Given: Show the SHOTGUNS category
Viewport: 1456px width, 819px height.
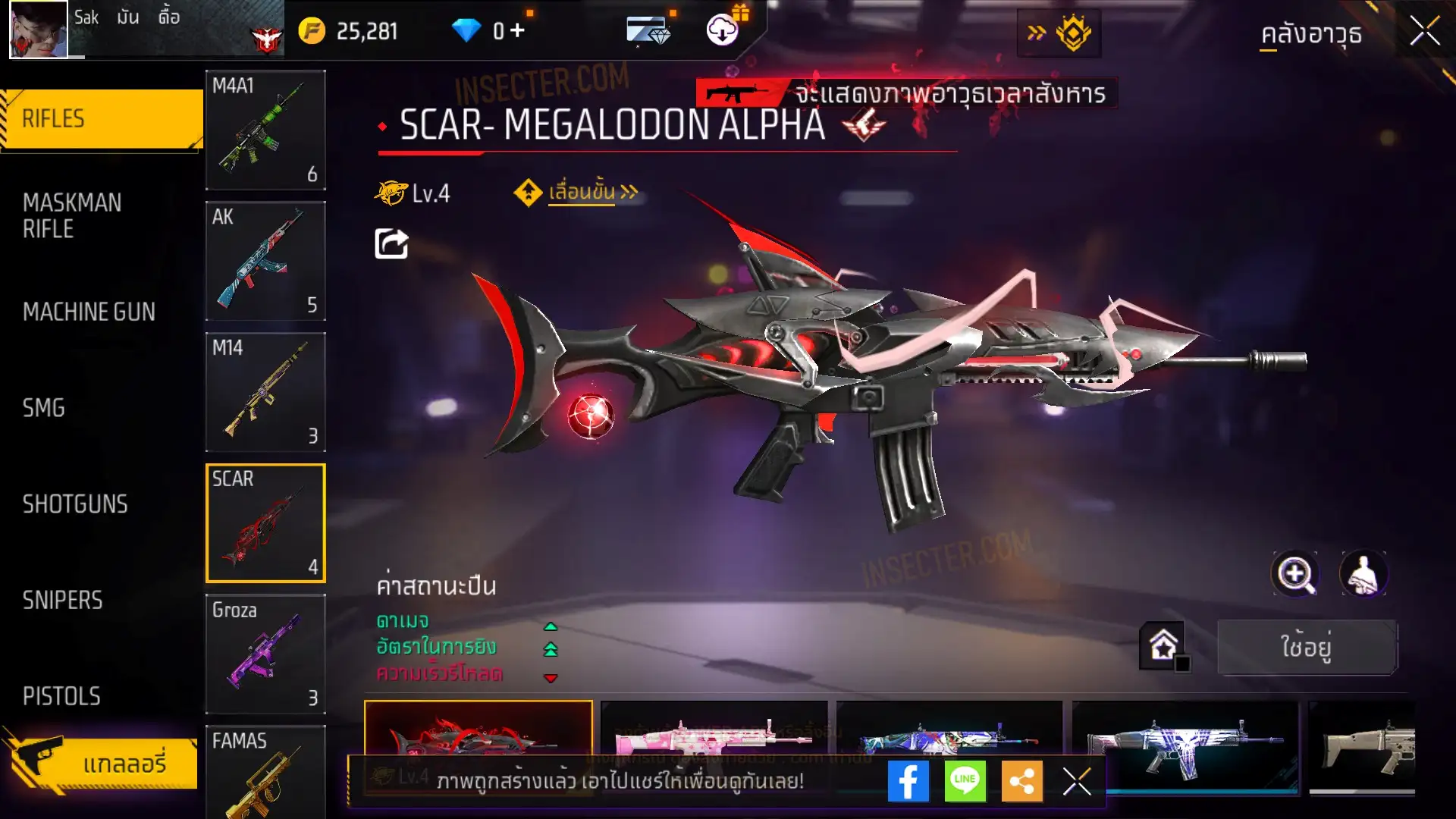Looking at the screenshot, I should coord(75,504).
